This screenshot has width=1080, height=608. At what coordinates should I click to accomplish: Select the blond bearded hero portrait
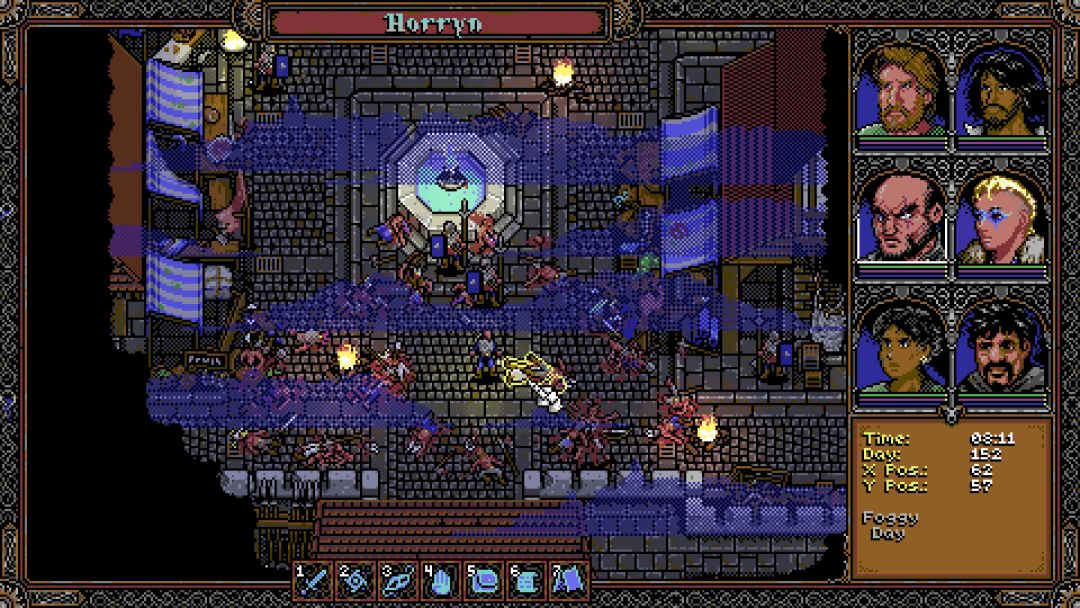(901, 92)
